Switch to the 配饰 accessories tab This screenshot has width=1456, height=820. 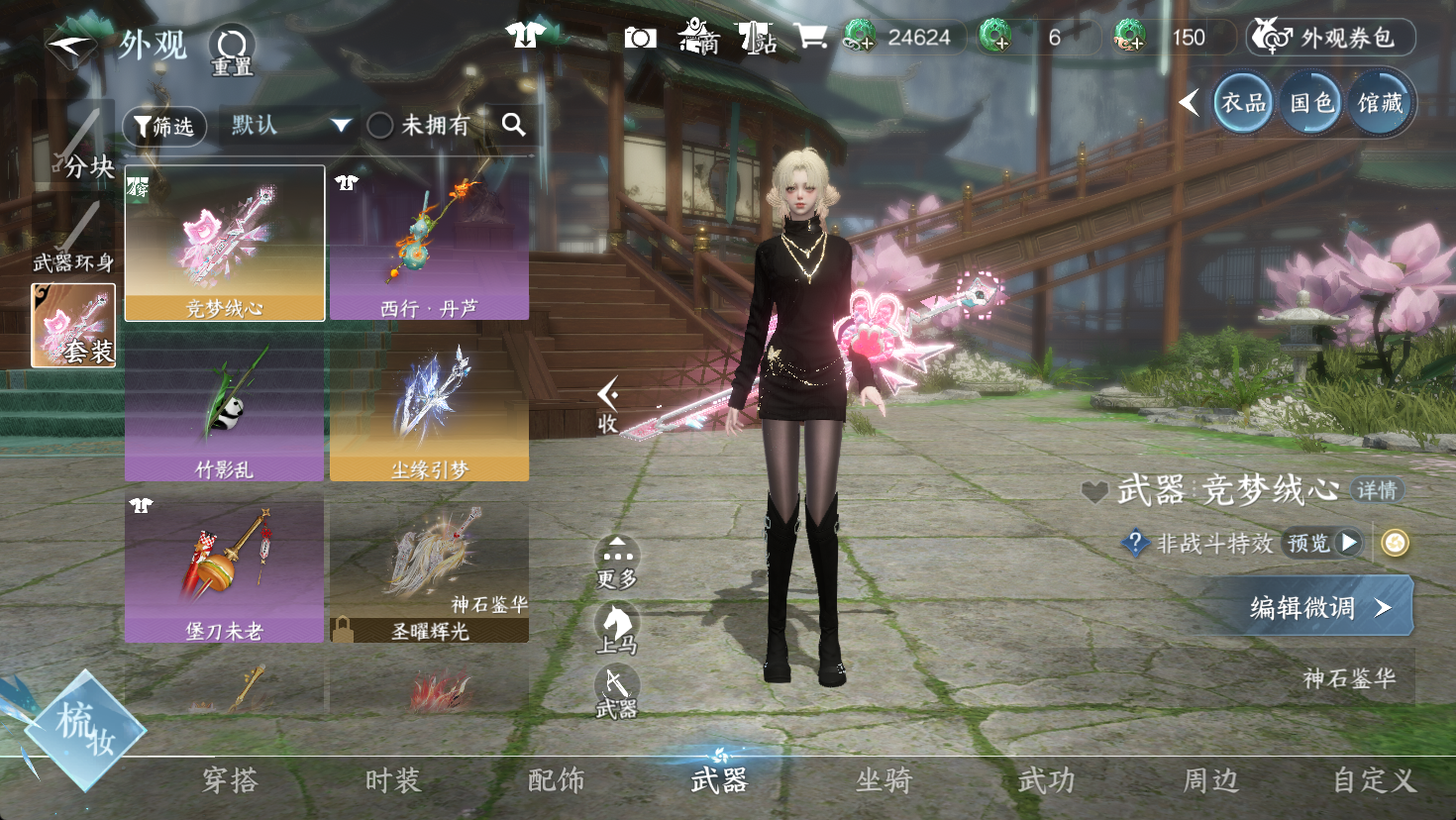(x=557, y=780)
